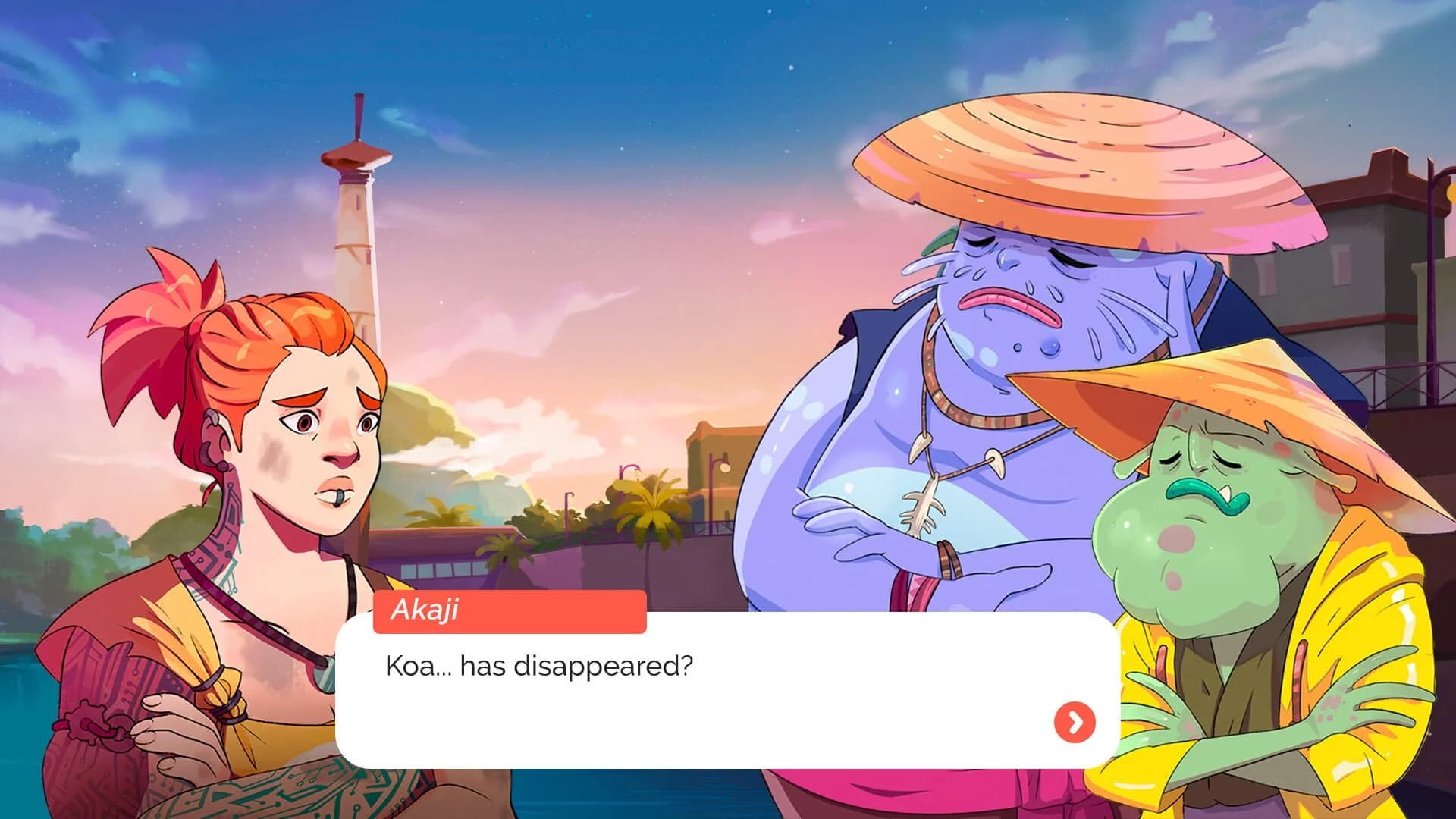The width and height of the screenshot is (1456, 819).
Task: Click the red next arrow to advance dialogue
Action: tap(1073, 723)
